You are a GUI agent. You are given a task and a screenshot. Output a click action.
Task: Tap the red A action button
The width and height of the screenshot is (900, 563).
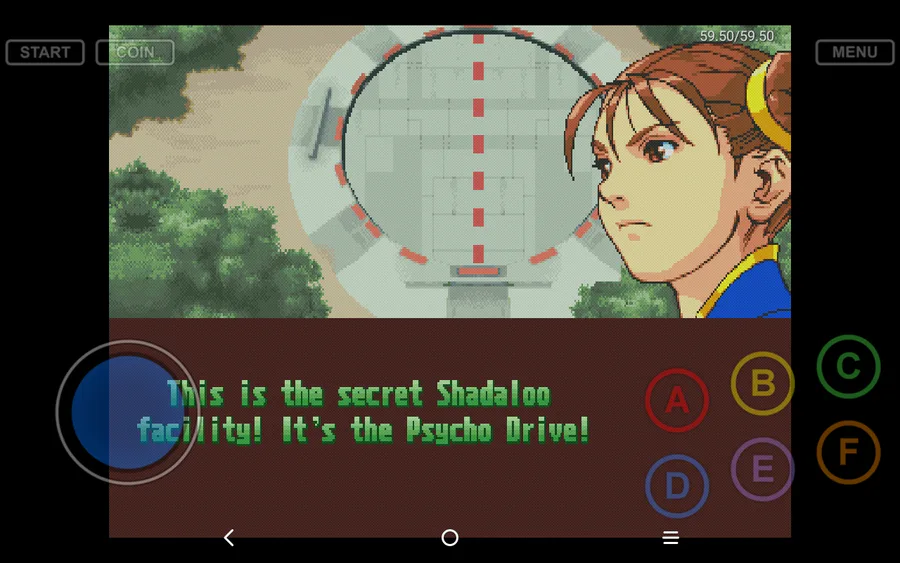(677, 401)
